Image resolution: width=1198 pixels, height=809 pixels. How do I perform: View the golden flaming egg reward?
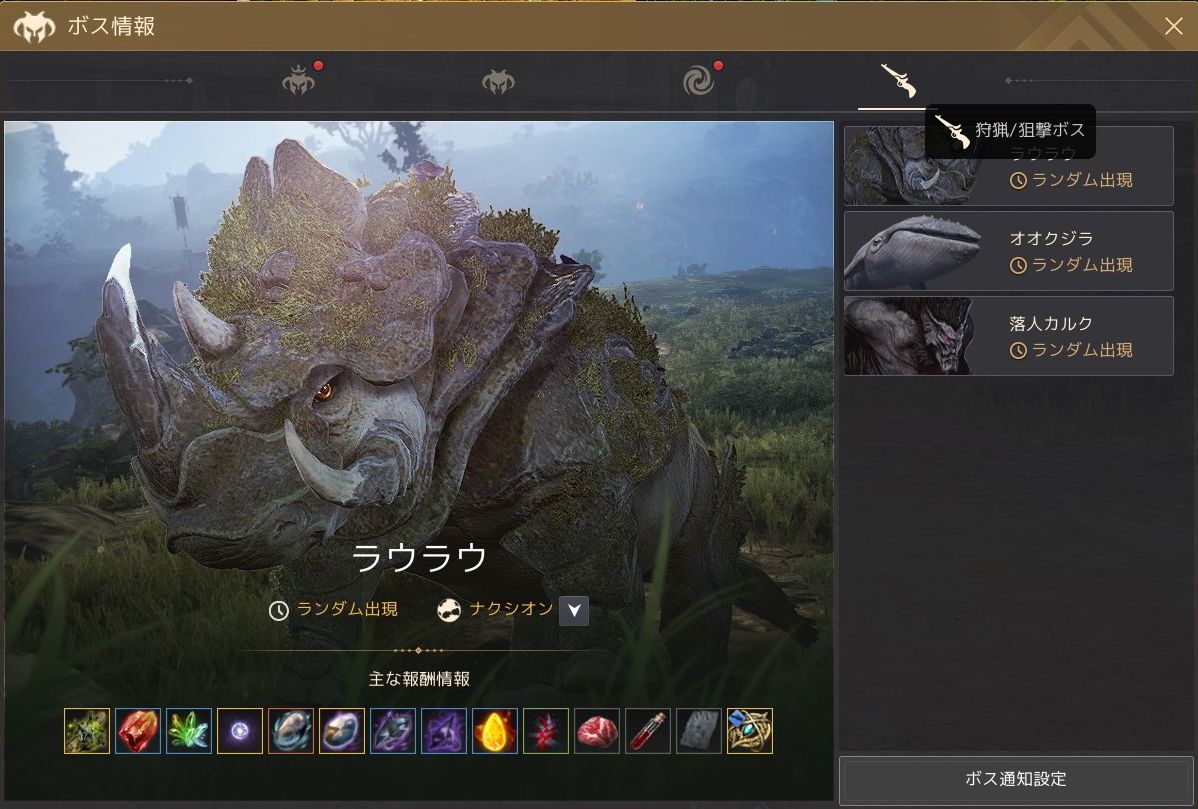[x=495, y=731]
